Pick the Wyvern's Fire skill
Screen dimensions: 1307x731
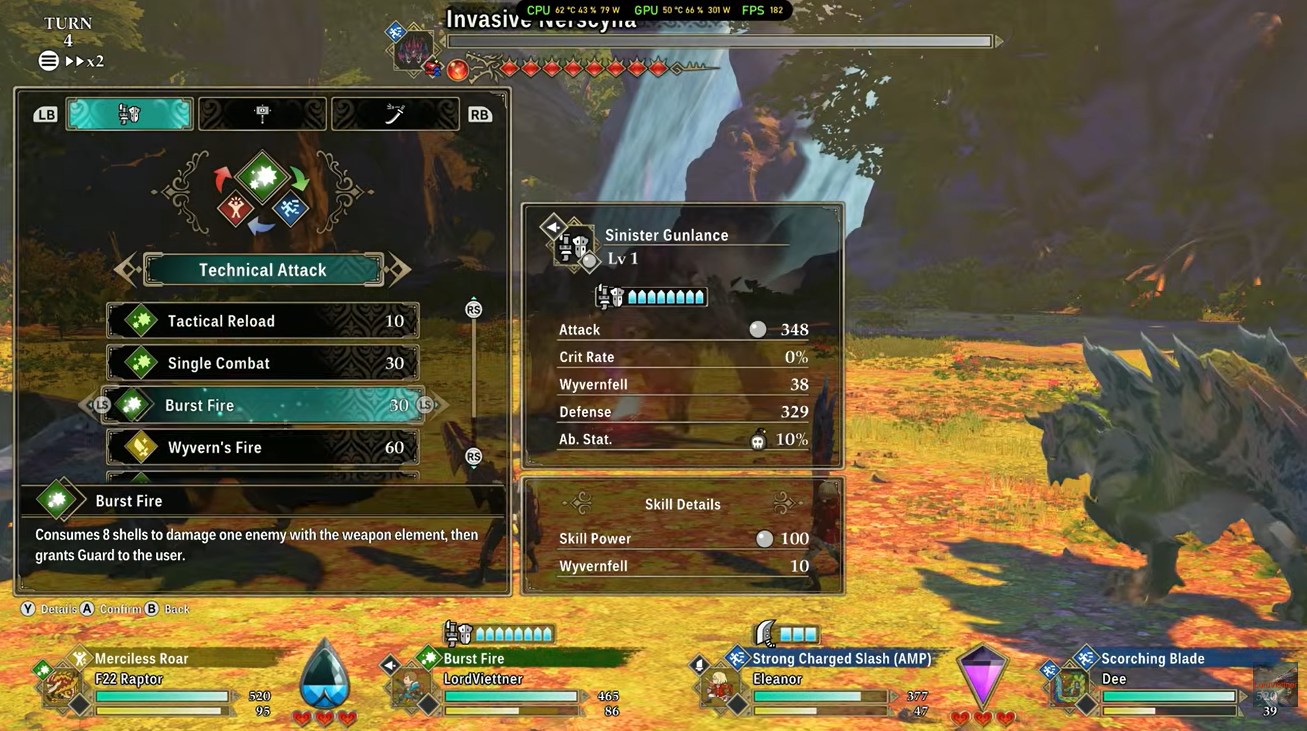coord(262,447)
